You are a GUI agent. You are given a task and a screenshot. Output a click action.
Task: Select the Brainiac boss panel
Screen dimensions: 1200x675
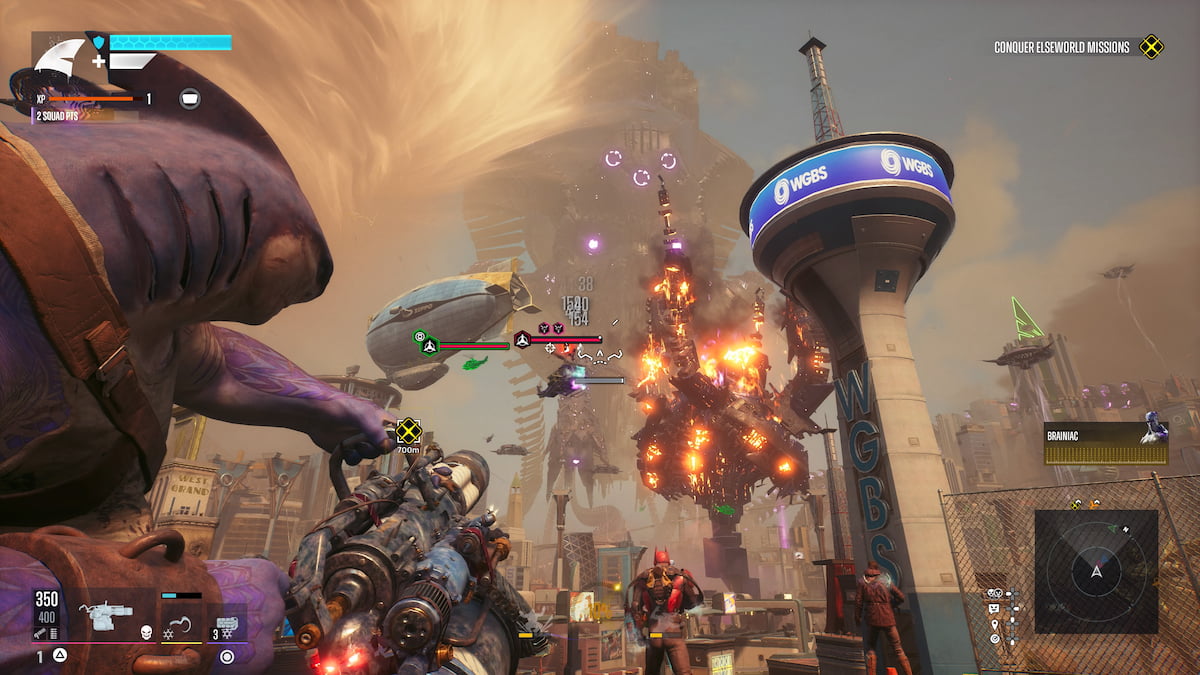(1105, 443)
